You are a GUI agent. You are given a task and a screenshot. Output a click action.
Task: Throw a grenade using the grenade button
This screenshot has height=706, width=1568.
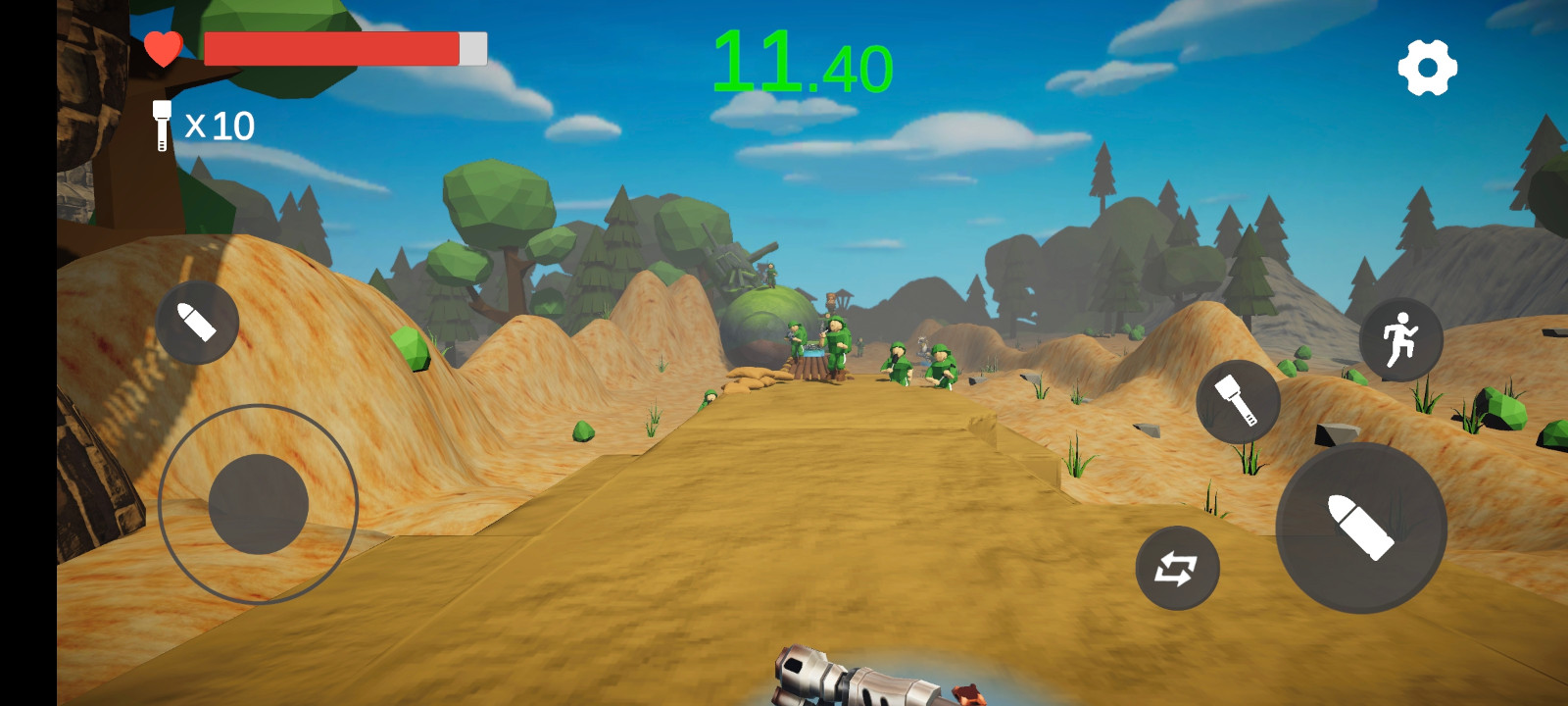click(x=1238, y=401)
